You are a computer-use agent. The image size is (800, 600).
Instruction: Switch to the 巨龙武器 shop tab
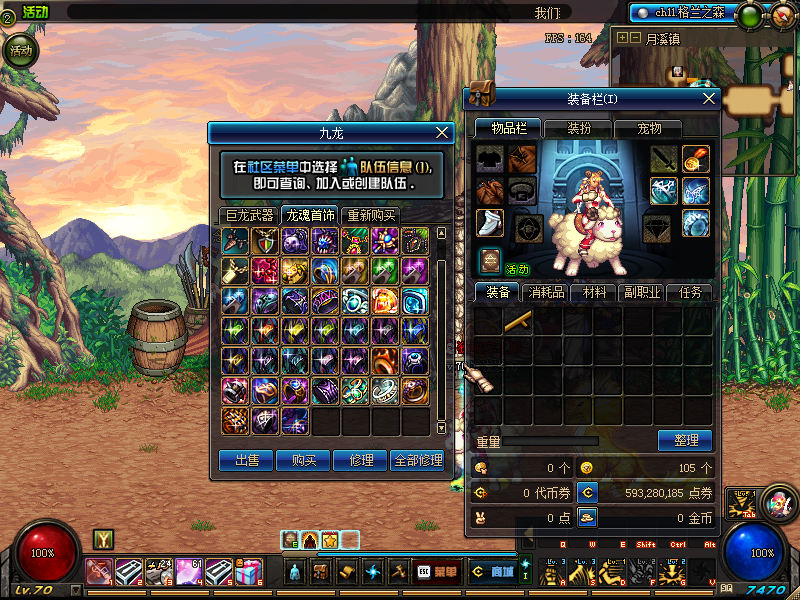point(249,215)
